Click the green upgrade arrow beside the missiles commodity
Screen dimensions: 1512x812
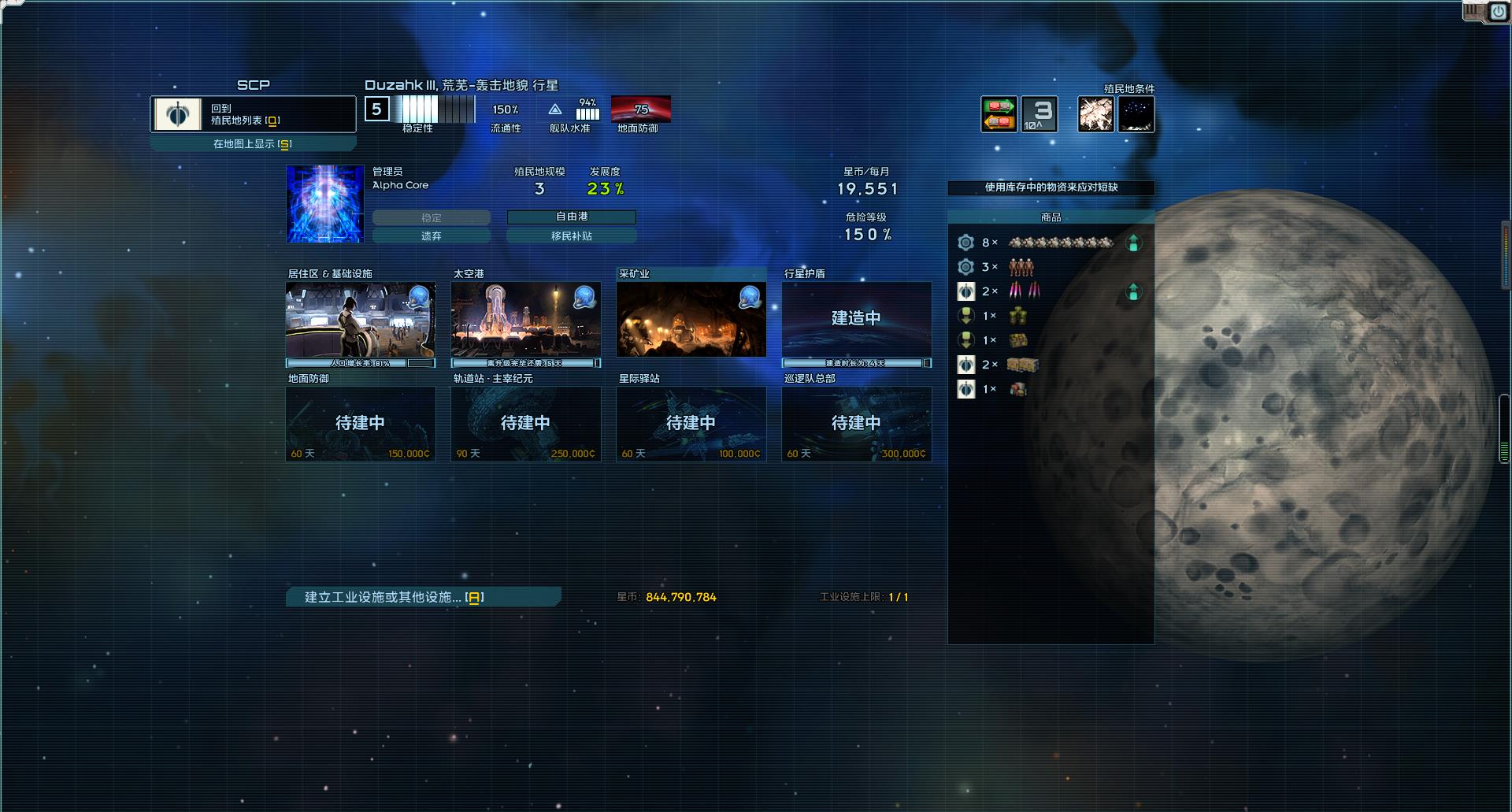1134,291
